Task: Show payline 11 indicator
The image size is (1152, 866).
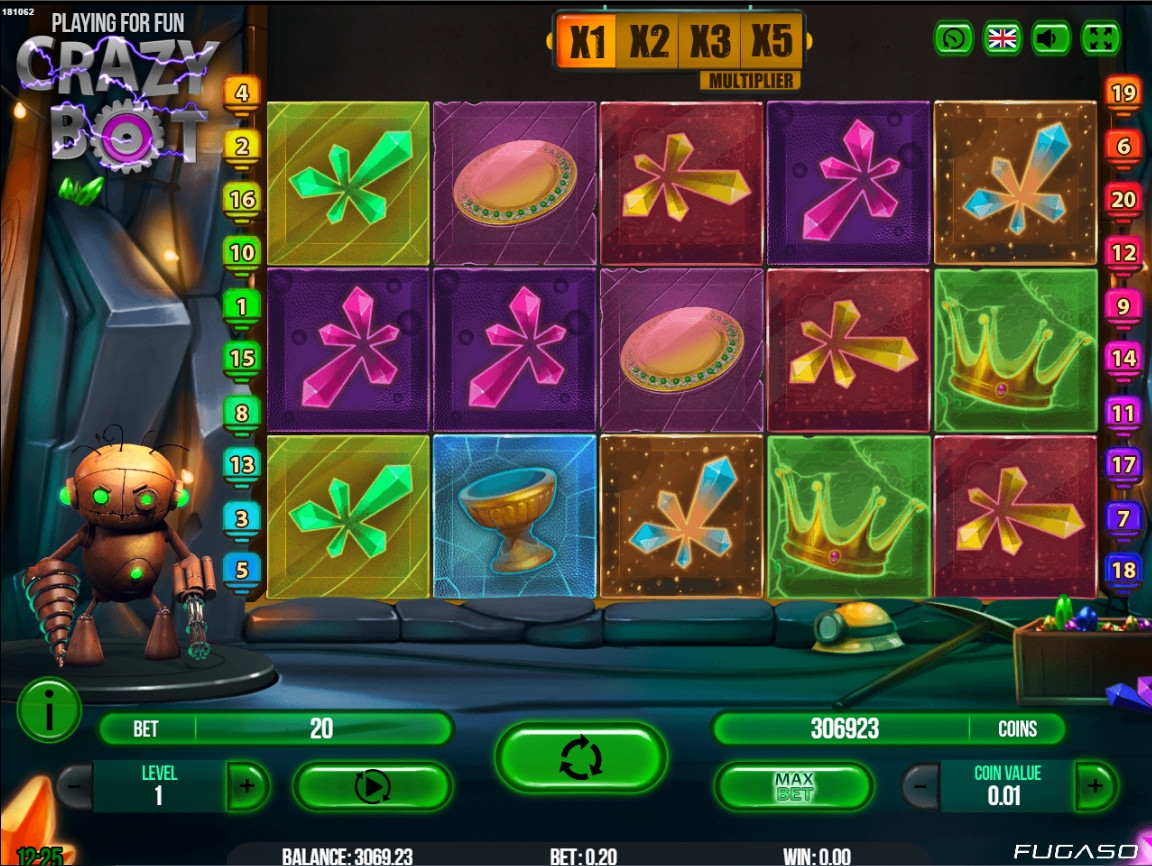Action: point(1123,412)
